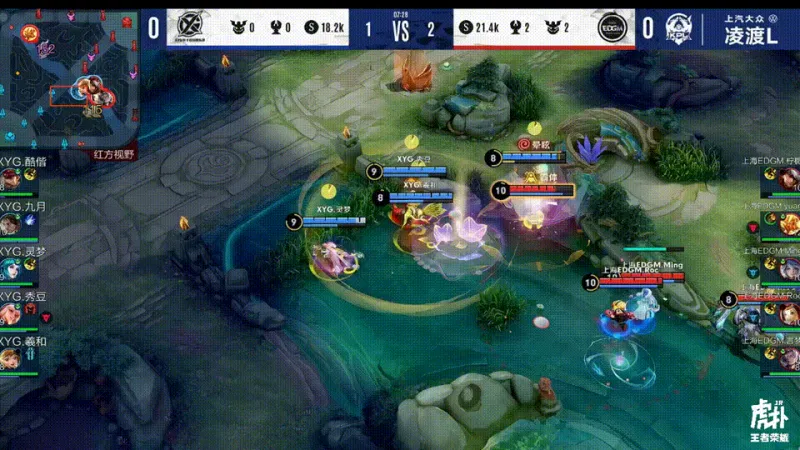
Task: Click the minimap in the corner
Action: pyautogui.click(x=68, y=79)
